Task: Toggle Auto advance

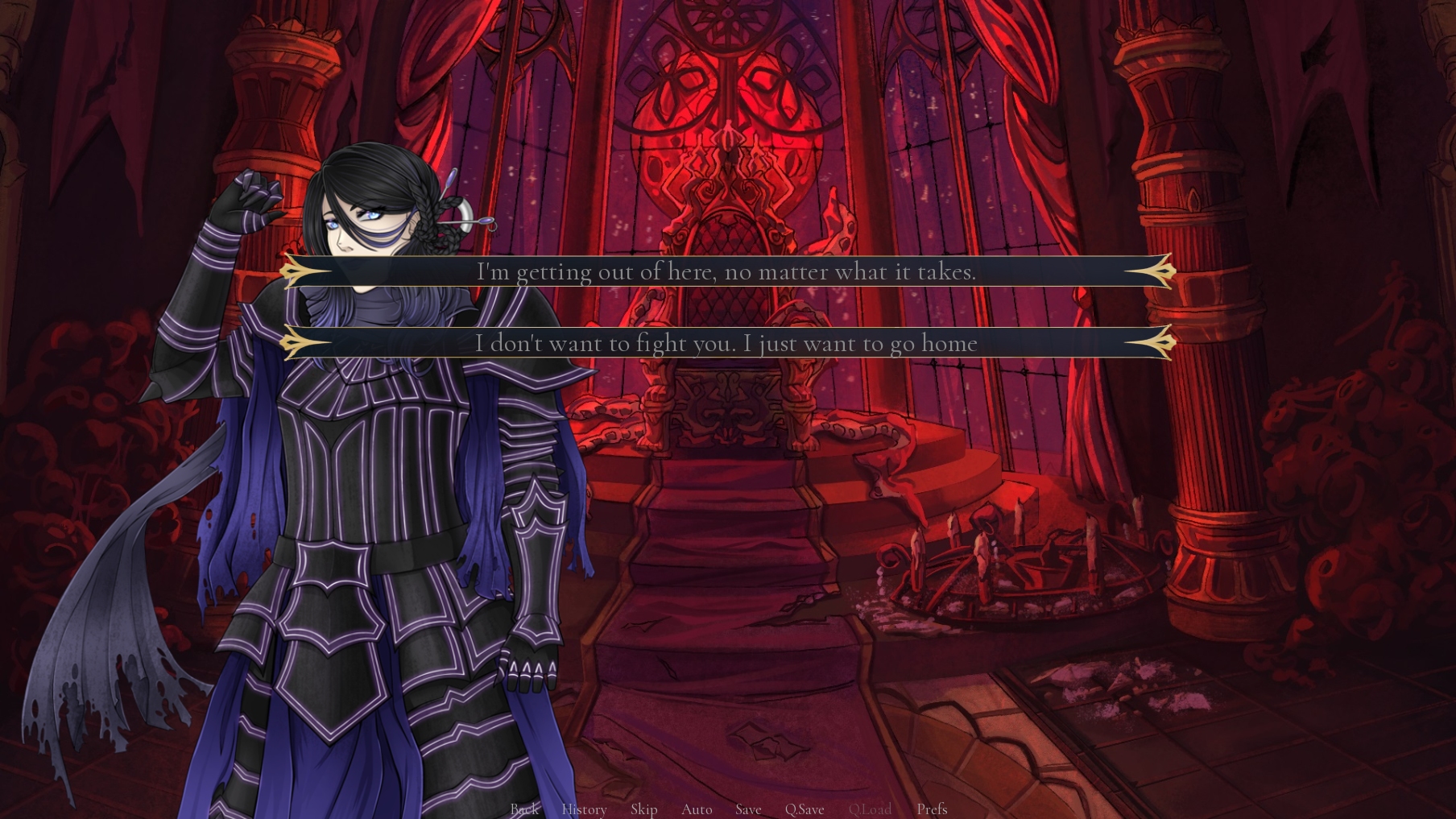Action: pos(697,809)
